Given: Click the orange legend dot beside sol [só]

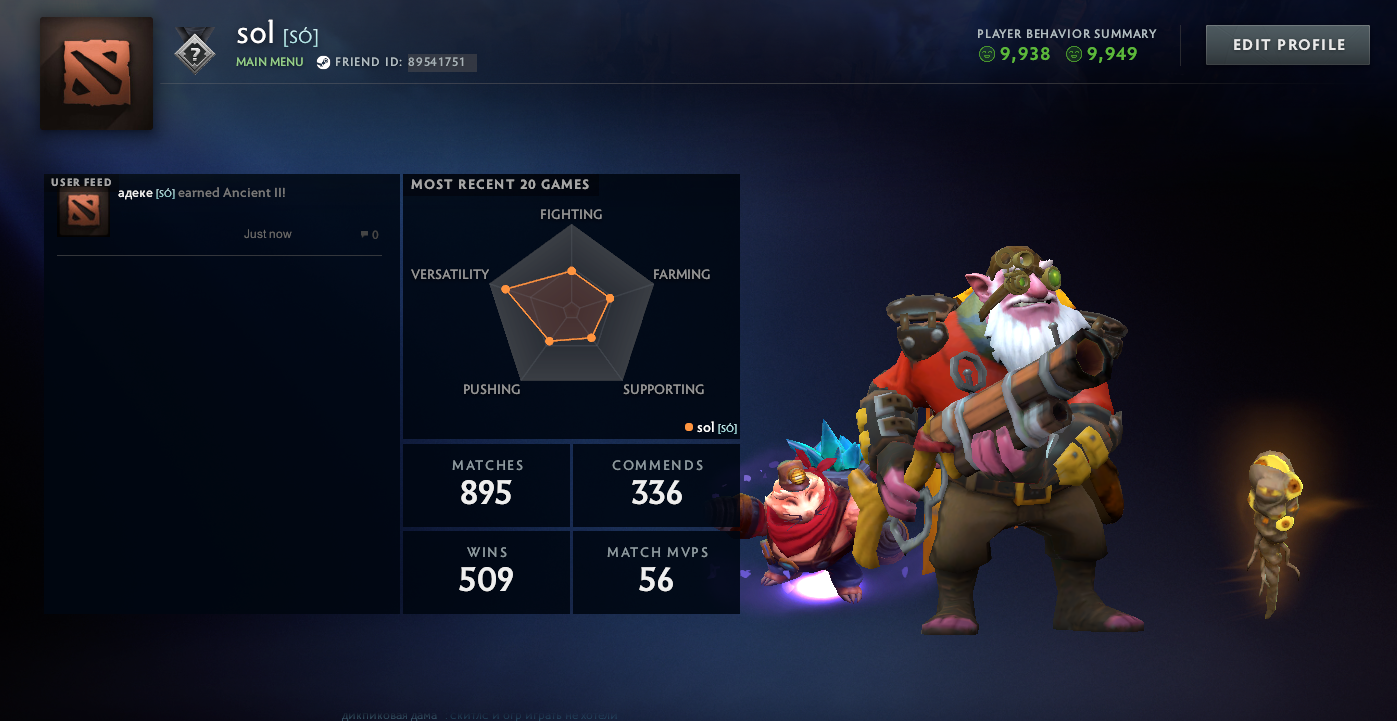Looking at the screenshot, I should click(688, 427).
